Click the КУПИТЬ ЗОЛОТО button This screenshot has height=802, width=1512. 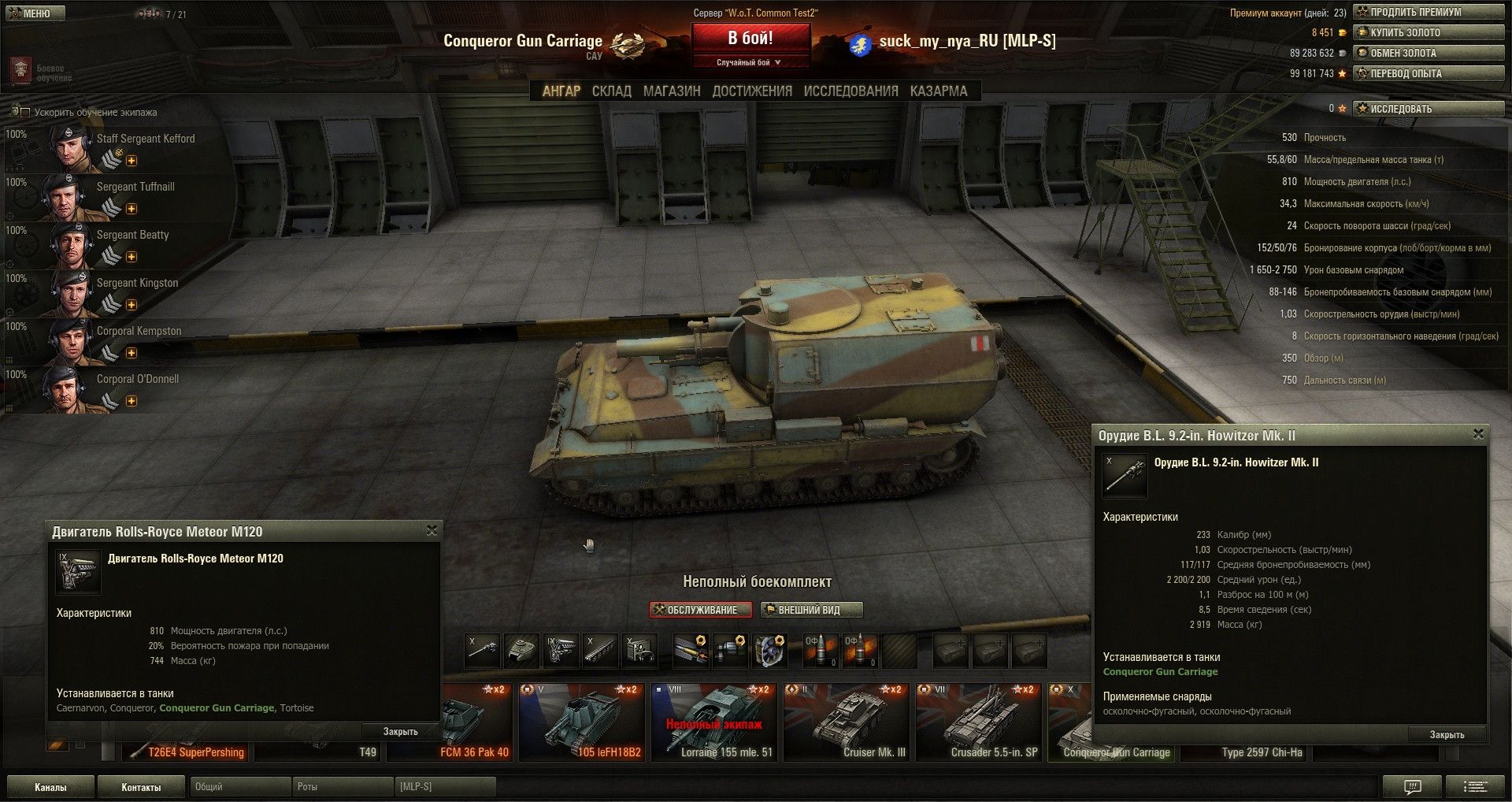pyautogui.click(x=1428, y=32)
